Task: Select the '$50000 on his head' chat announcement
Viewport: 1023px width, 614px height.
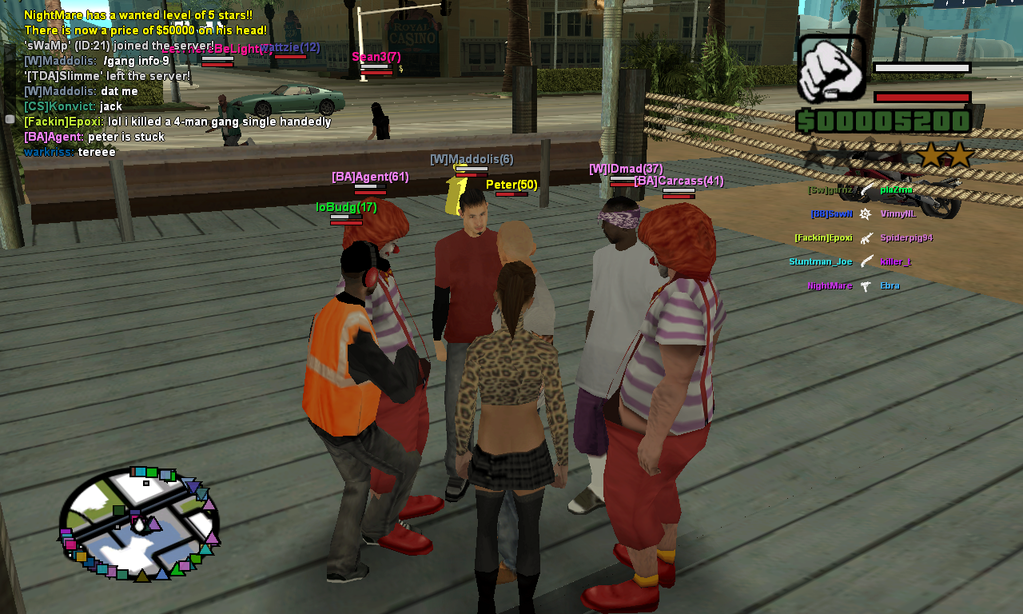Action: tap(145, 31)
